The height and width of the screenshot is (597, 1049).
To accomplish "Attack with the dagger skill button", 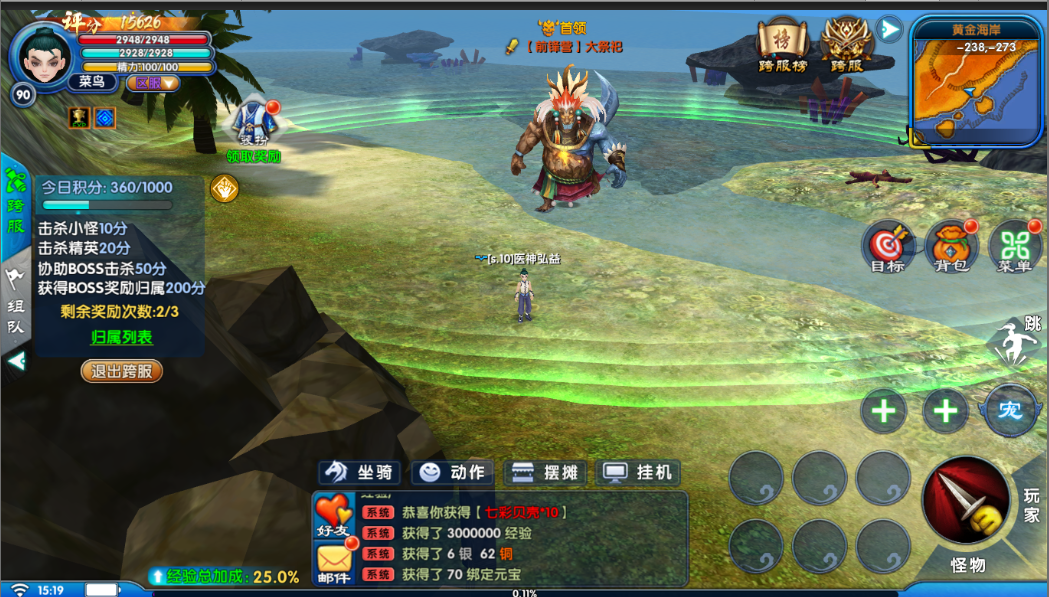I will (966, 503).
